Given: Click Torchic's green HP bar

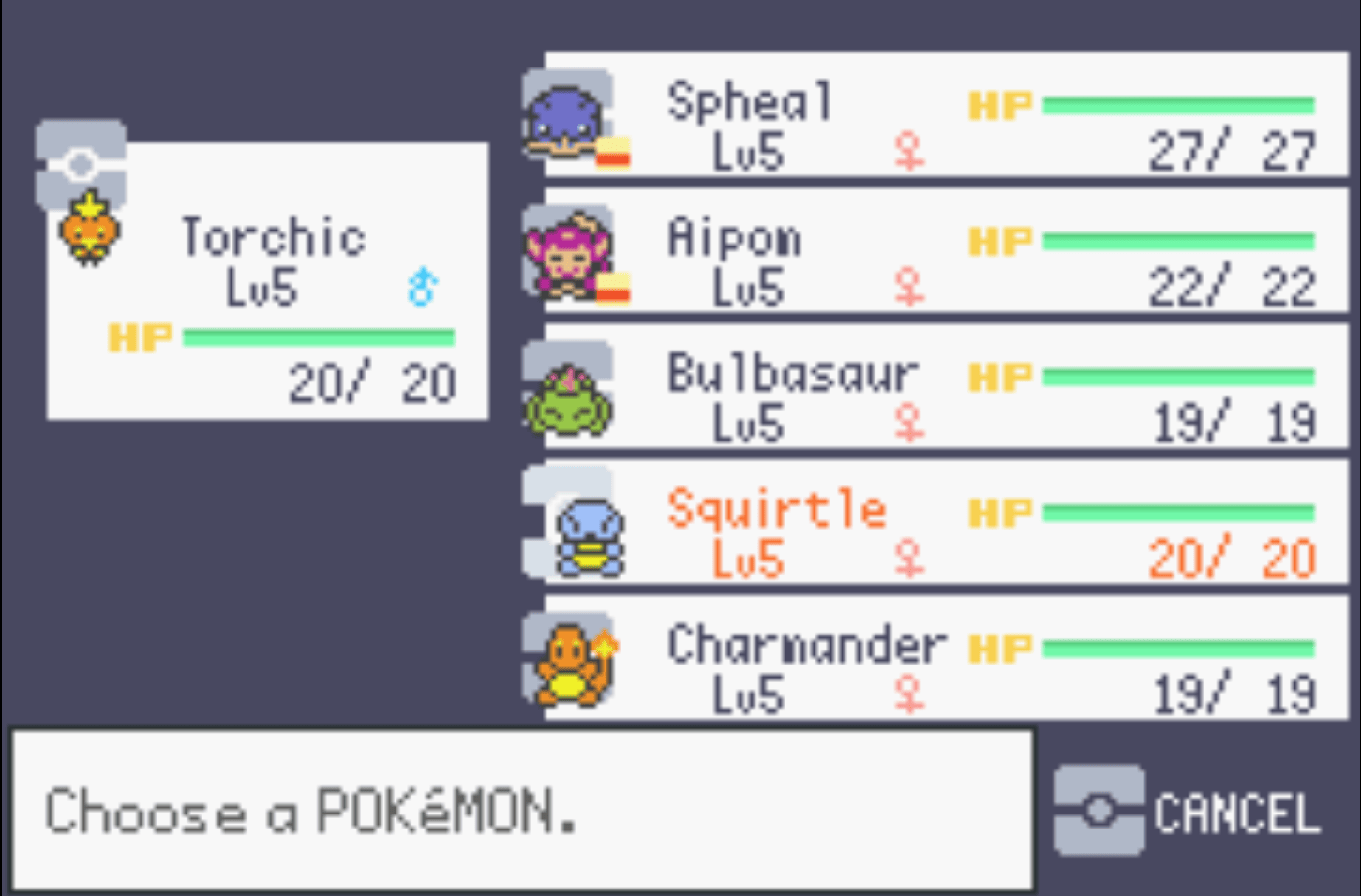Looking at the screenshot, I should point(319,336).
